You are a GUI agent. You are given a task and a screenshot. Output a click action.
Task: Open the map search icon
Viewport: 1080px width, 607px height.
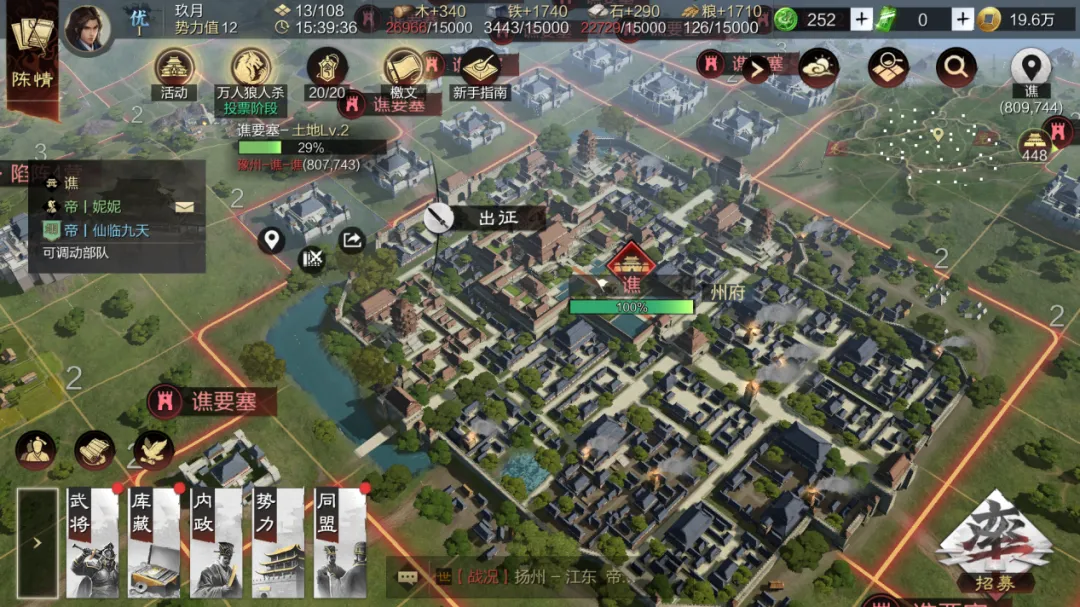pos(887,67)
